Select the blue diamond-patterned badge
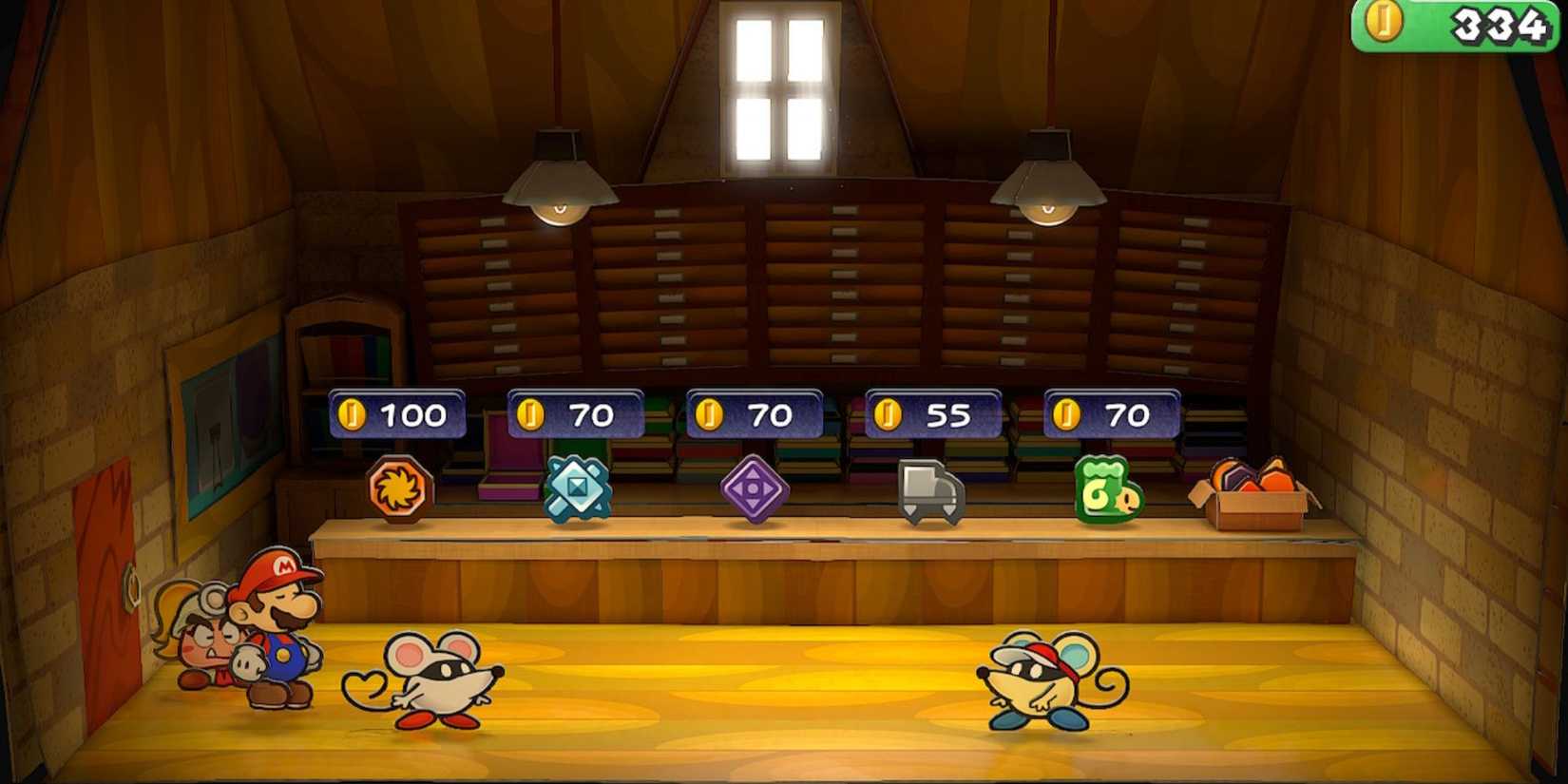 [x=577, y=487]
